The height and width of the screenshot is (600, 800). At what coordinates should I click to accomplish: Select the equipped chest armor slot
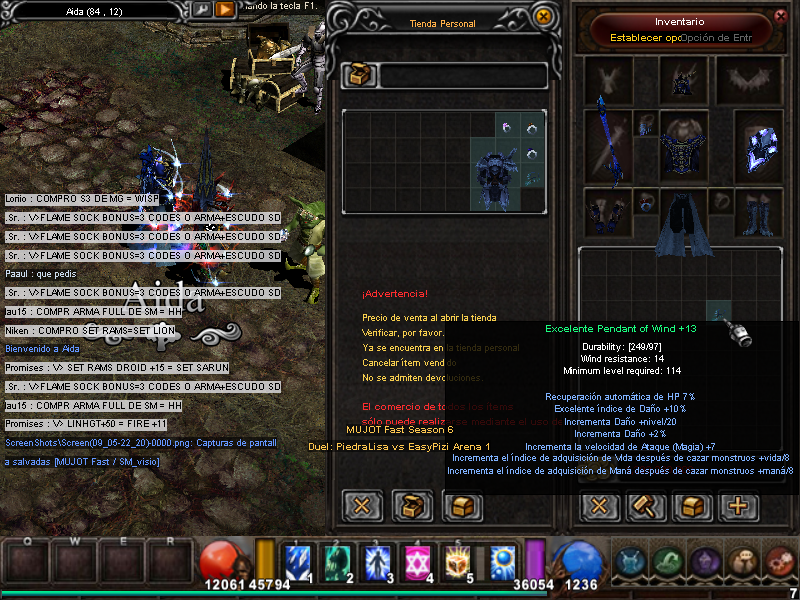click(682, 145)
